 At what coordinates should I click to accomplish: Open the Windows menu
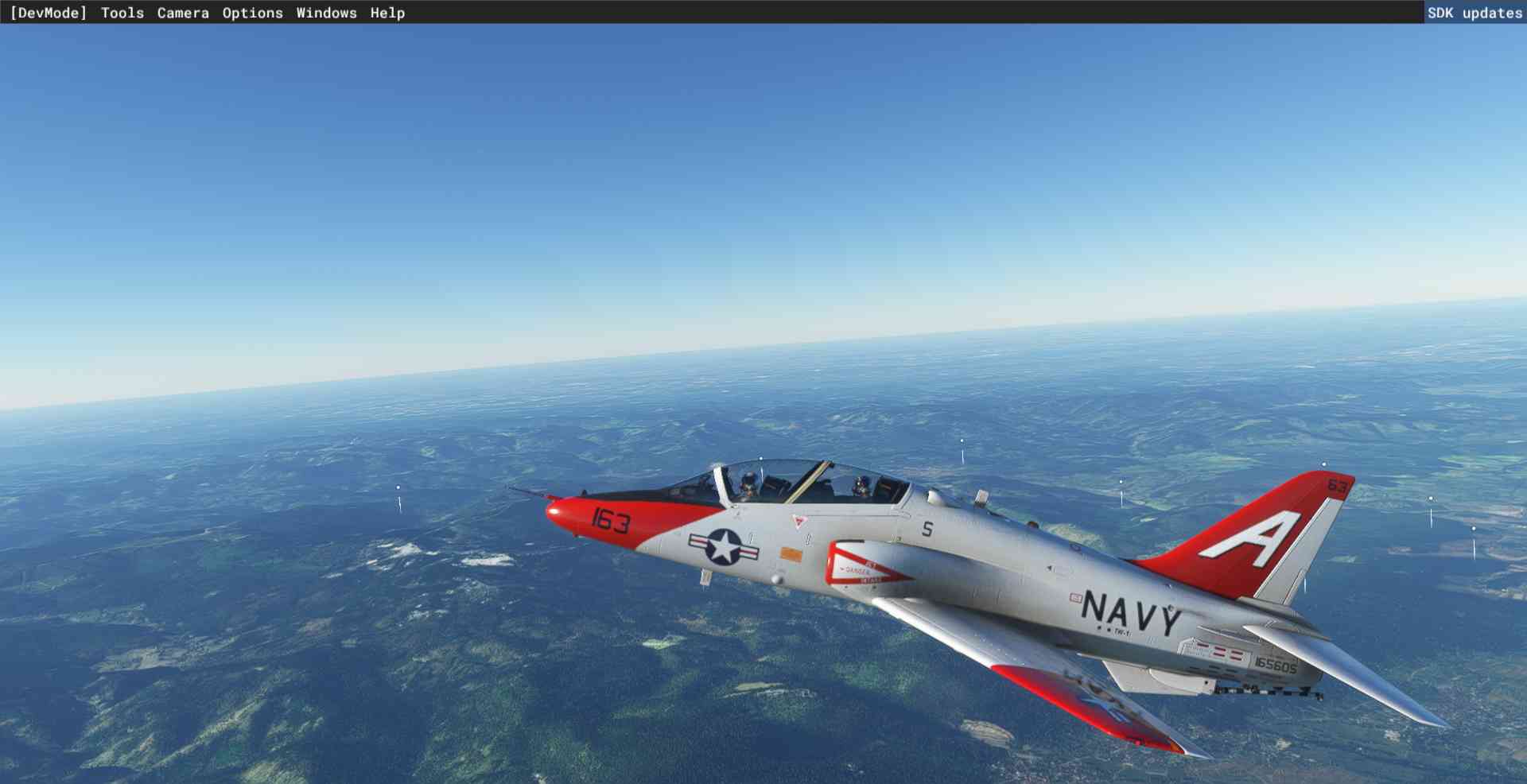[x=326, y=13]
